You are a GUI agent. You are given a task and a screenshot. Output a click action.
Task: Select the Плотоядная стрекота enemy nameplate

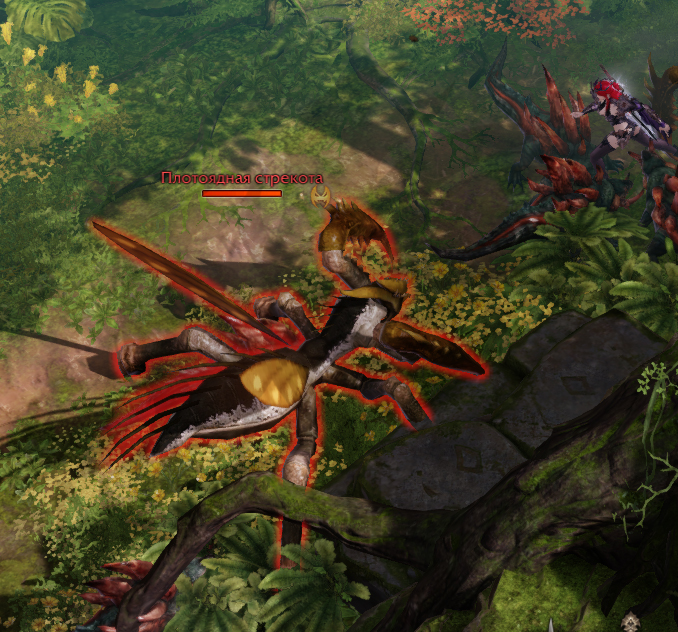242,179
